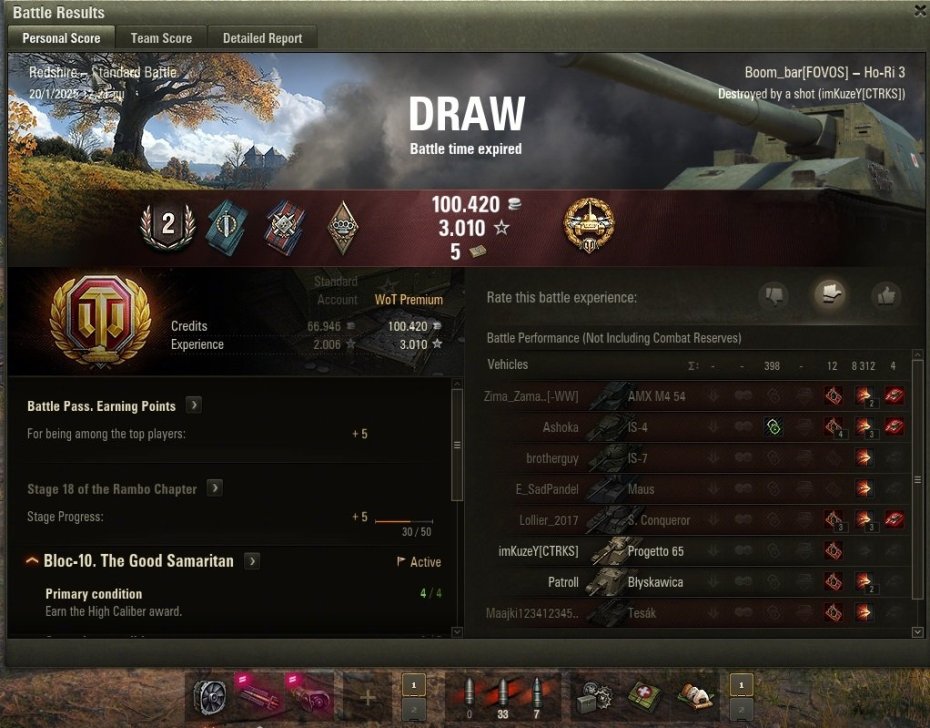The image size is (930, 728).
Task: Select the Personal Score tab
Action: point(61,38)
